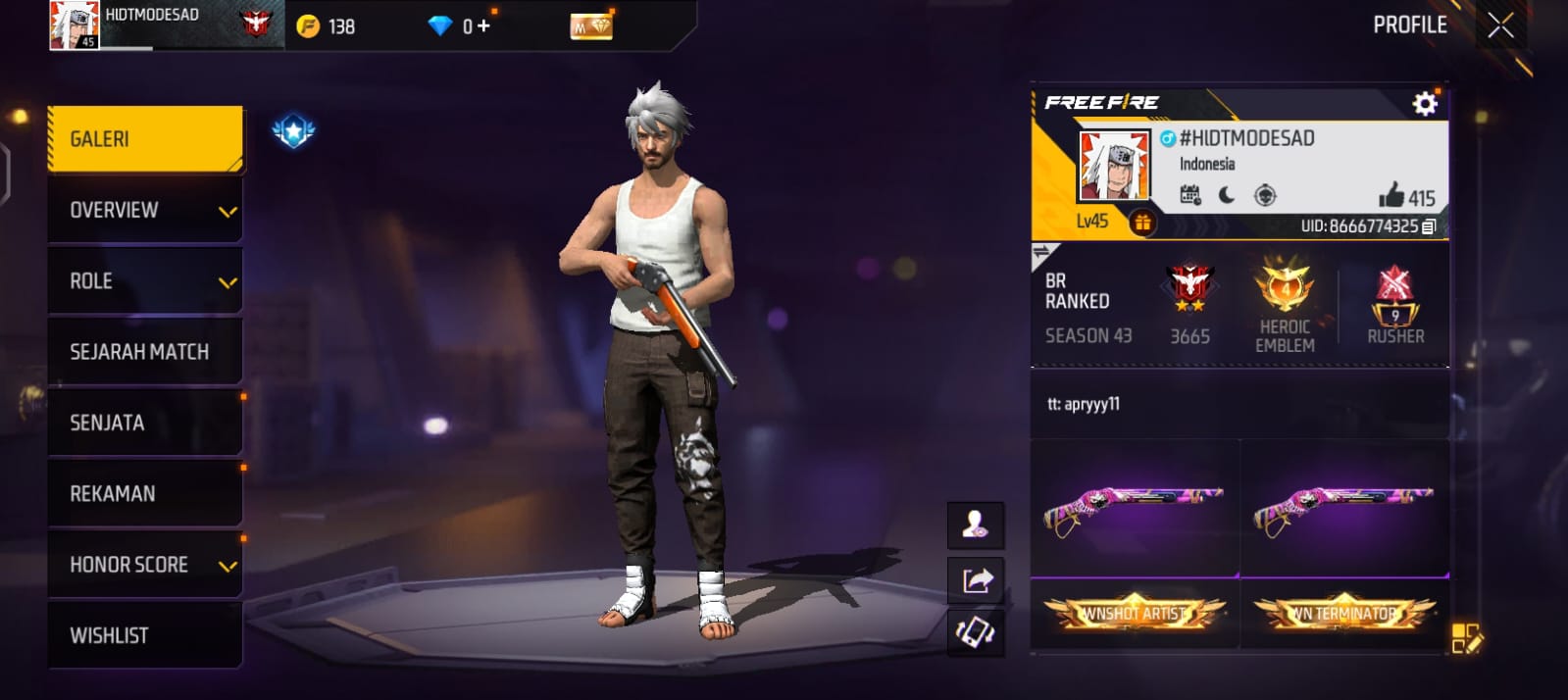1568x700 pixels.
Task: Open profile card settings gear
Action: 1424,104
